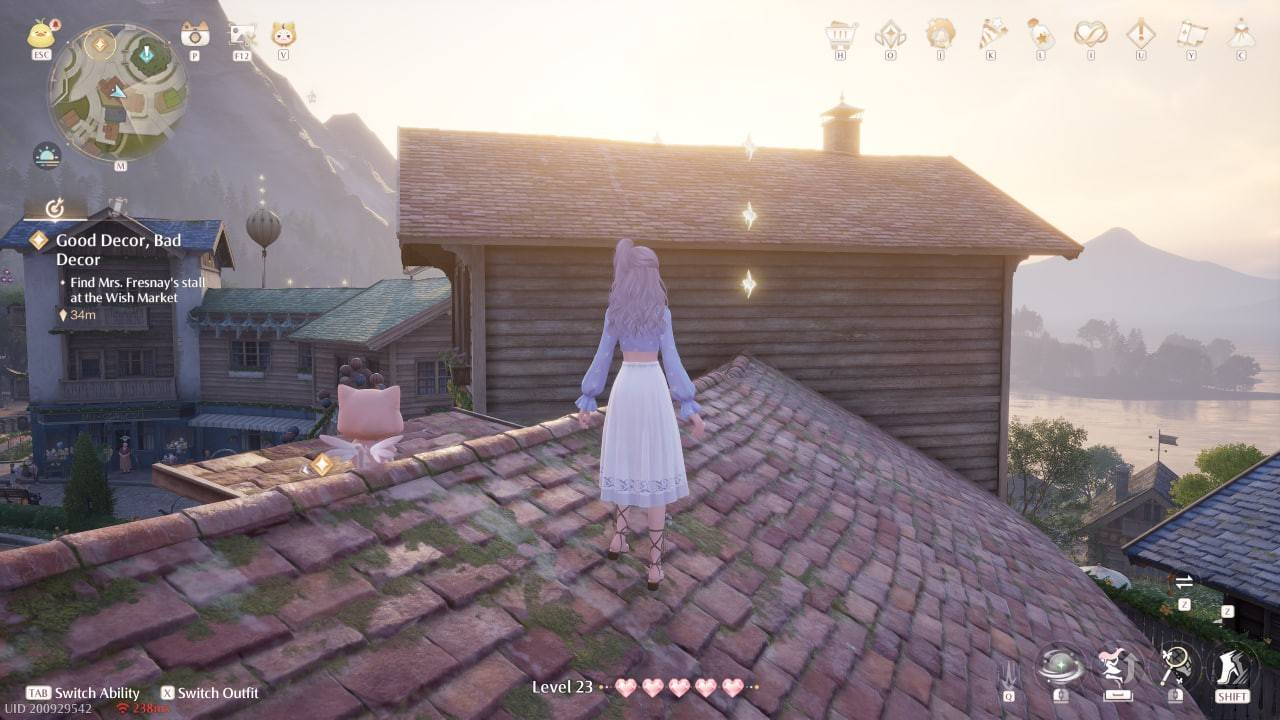Viewport: 1280px width, 720px height.
Task: Select the Good Decor, Bad Decor quest tracker
Action: 118,249
